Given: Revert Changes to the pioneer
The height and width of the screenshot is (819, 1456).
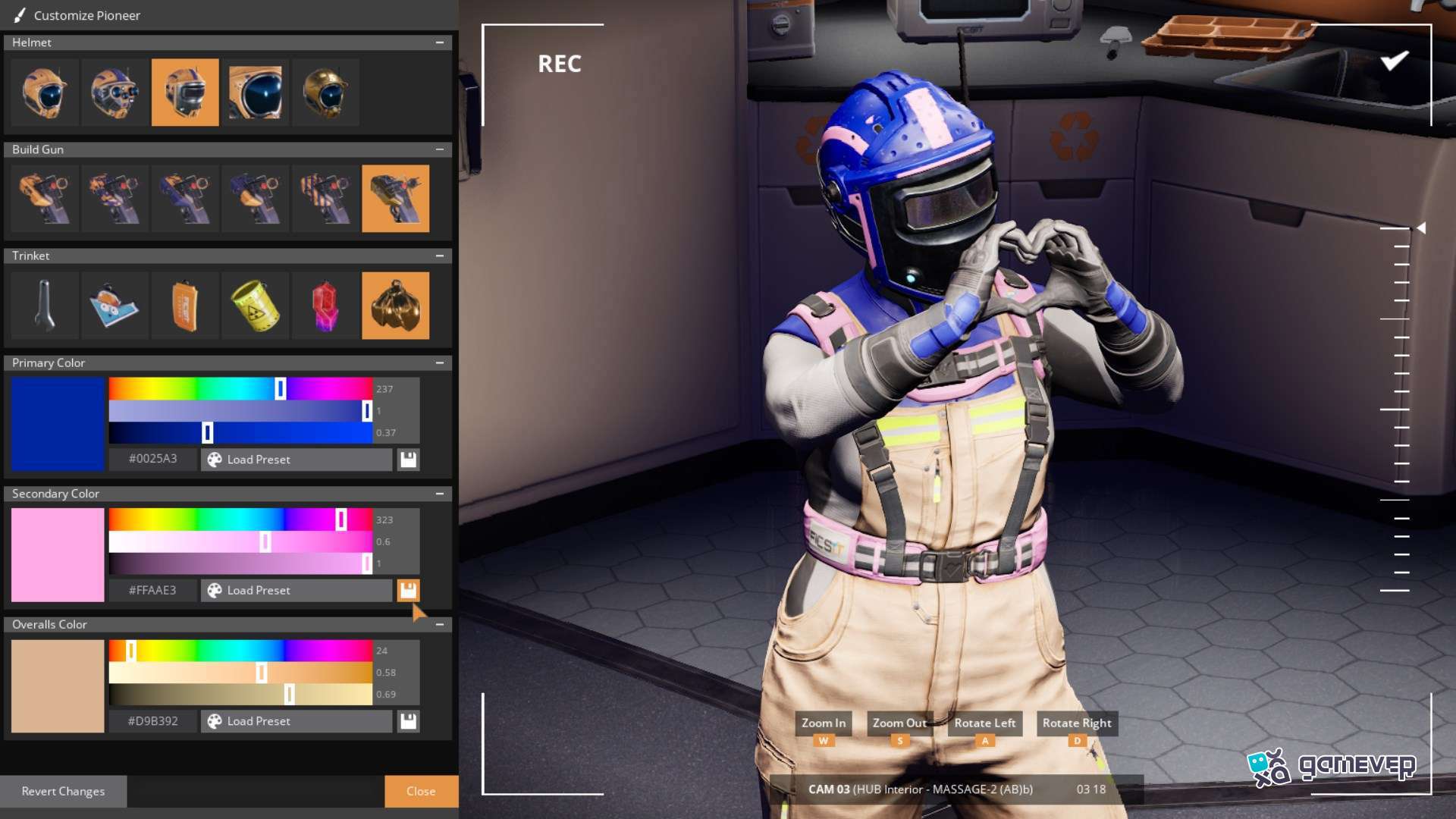Looking at the screenshot, I should tap(63, 791).
